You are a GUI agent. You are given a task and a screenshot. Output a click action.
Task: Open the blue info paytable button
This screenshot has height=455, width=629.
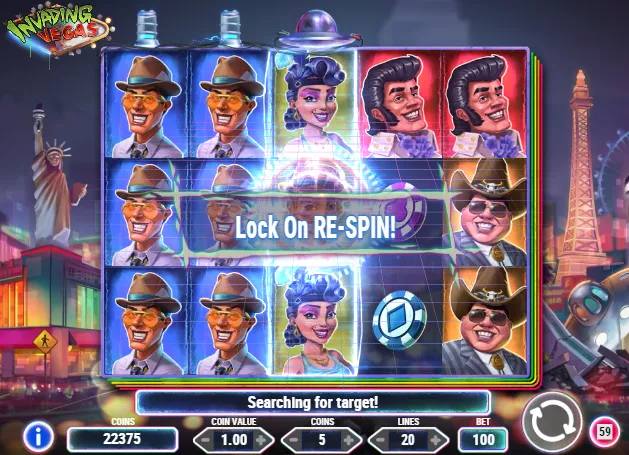38,436
